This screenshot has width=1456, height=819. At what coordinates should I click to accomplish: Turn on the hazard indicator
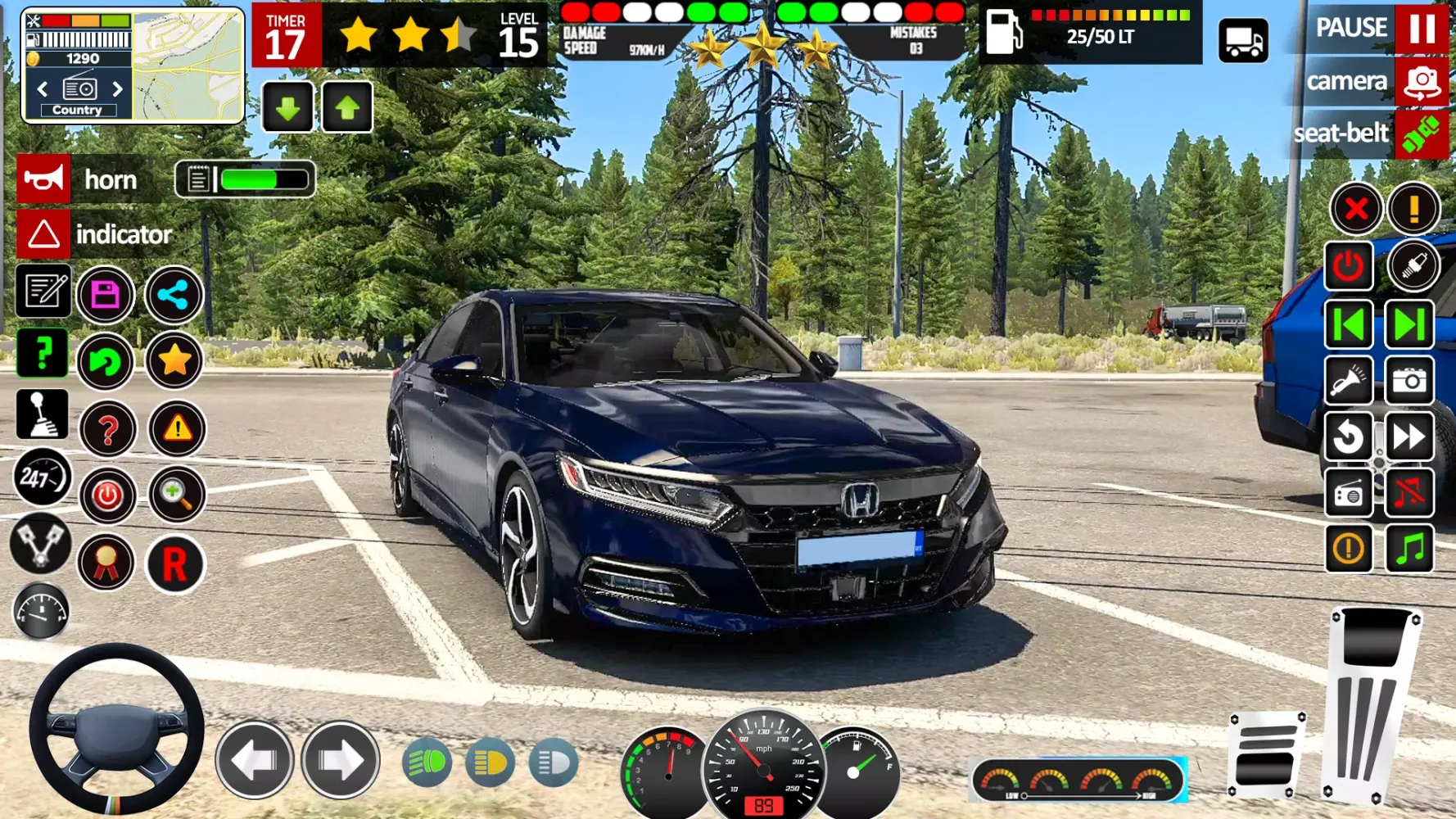(44, 234)
